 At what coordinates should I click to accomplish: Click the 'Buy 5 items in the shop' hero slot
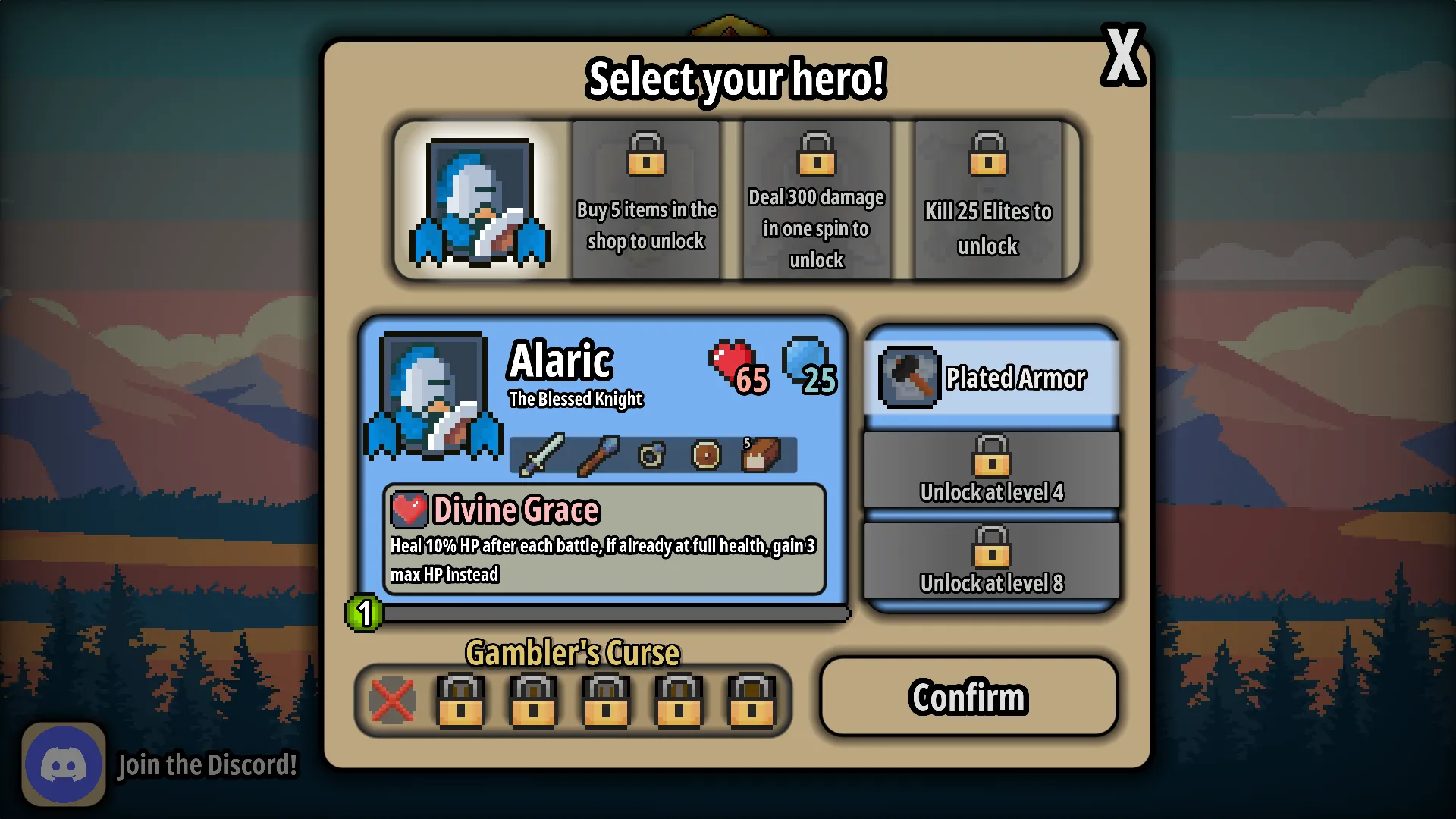point(645,200)
